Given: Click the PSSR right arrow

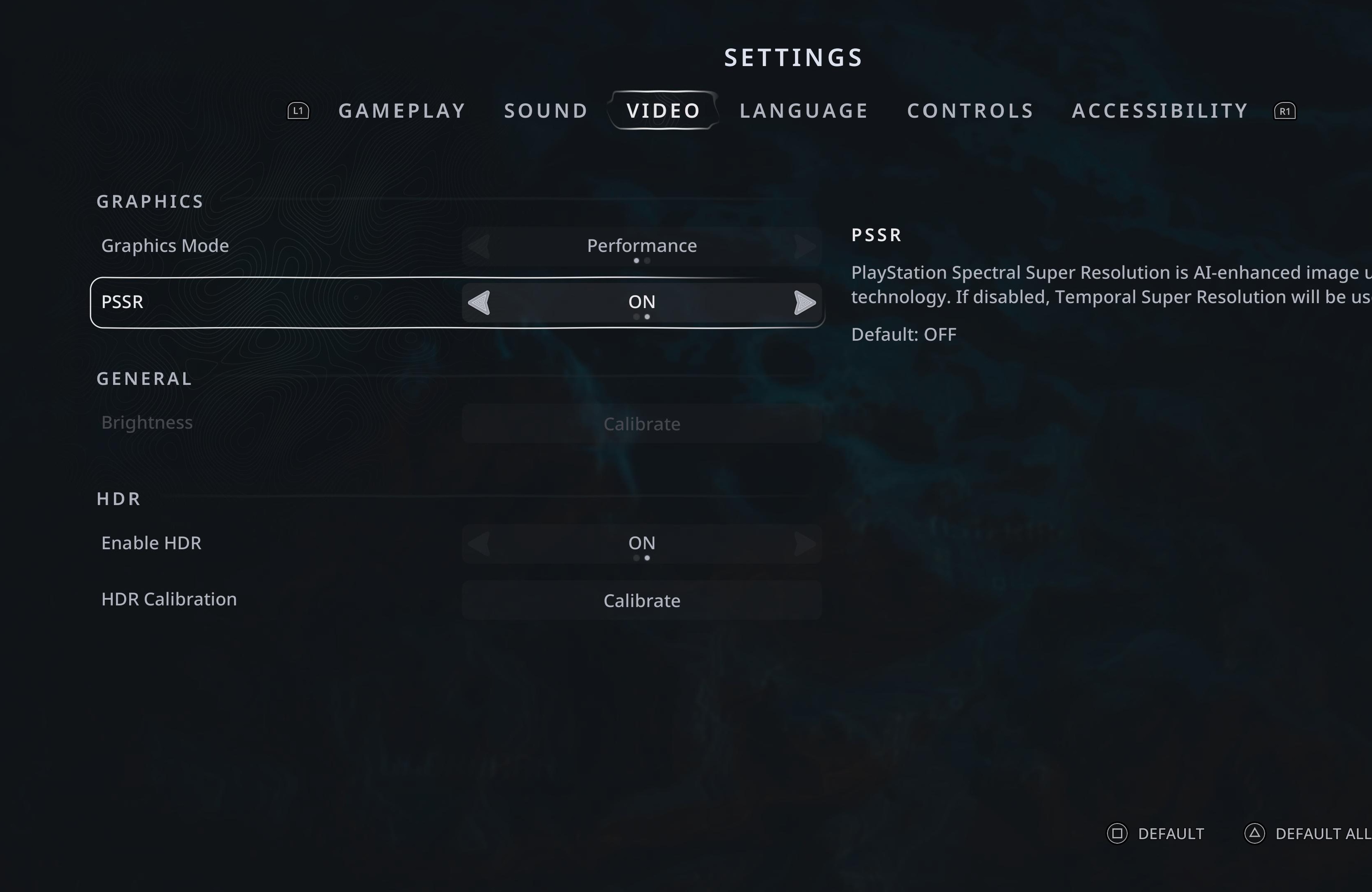Looking at the screenshot, I should 804,303.
